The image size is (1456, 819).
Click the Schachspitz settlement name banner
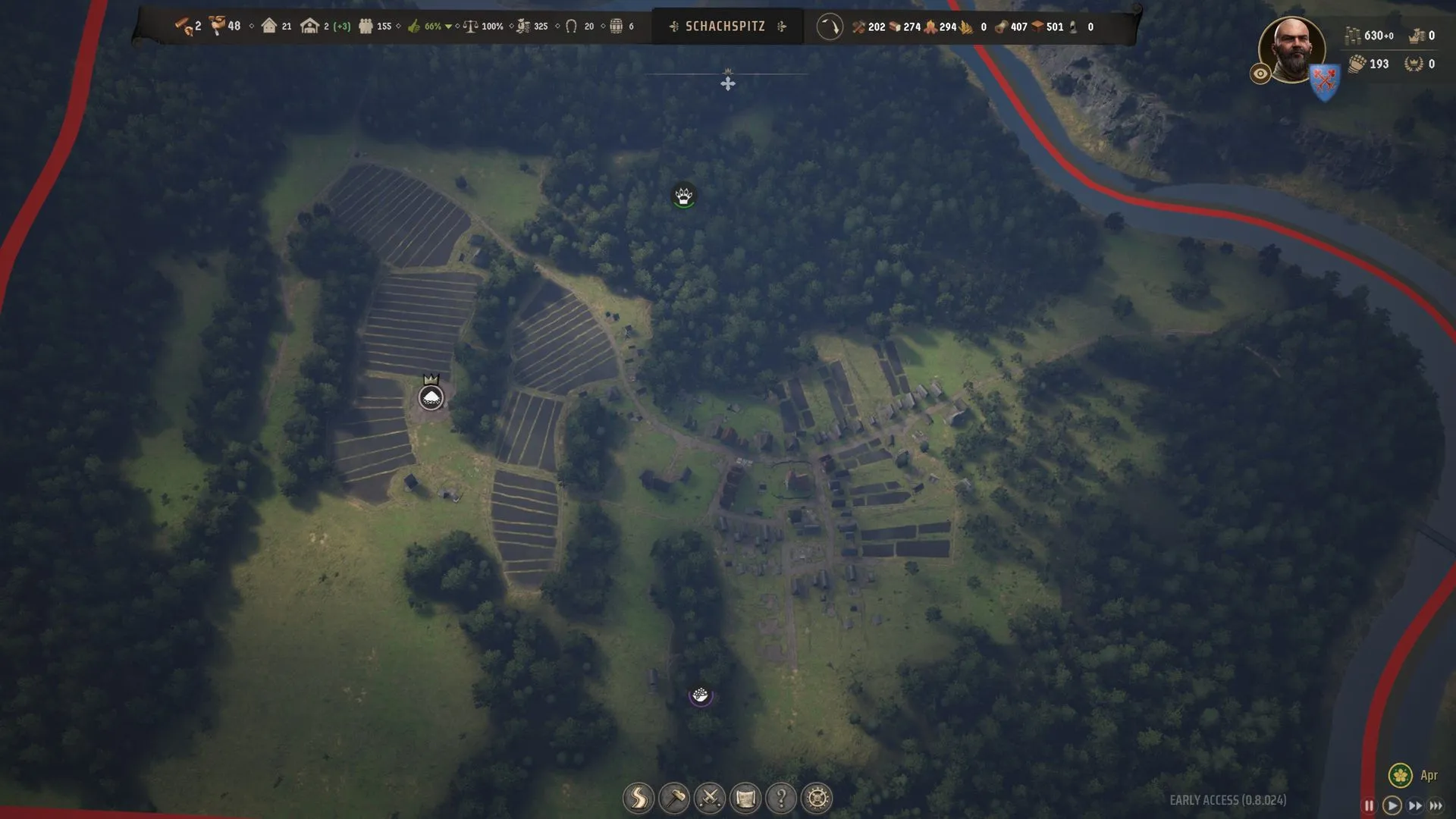coord(725,27)
